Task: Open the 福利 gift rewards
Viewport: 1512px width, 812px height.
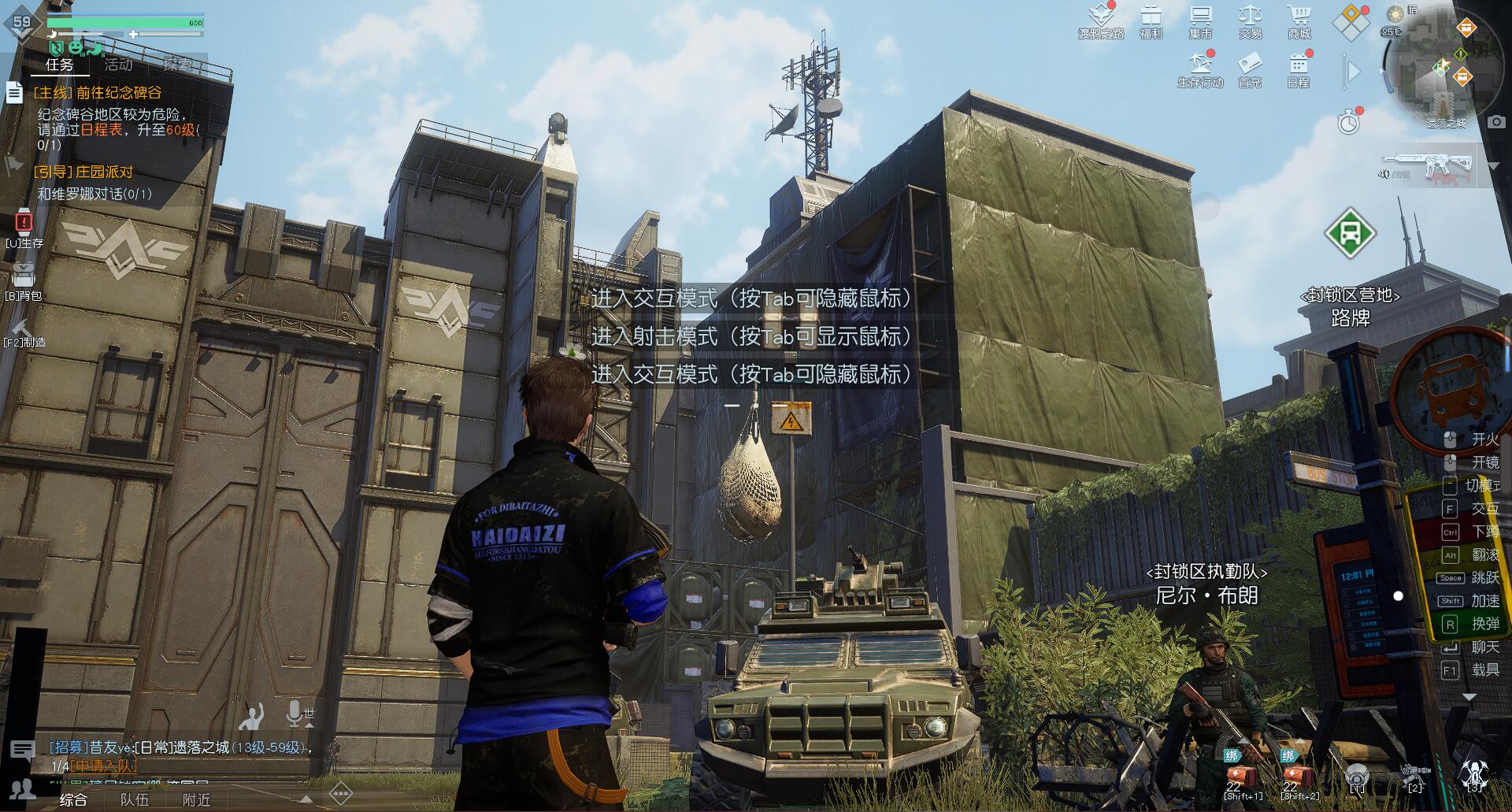Action: tap(1151, 20)
